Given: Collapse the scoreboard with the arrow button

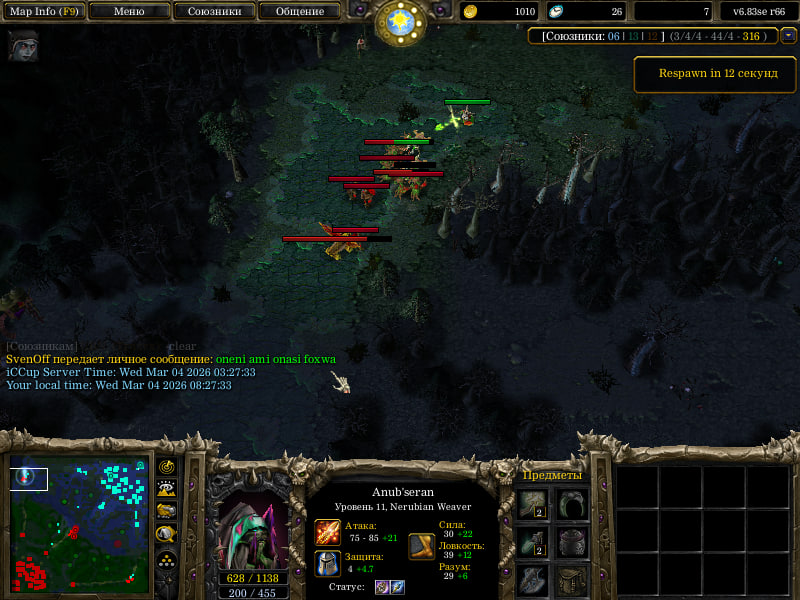Looking at the screenshot, I should (788, 36).
